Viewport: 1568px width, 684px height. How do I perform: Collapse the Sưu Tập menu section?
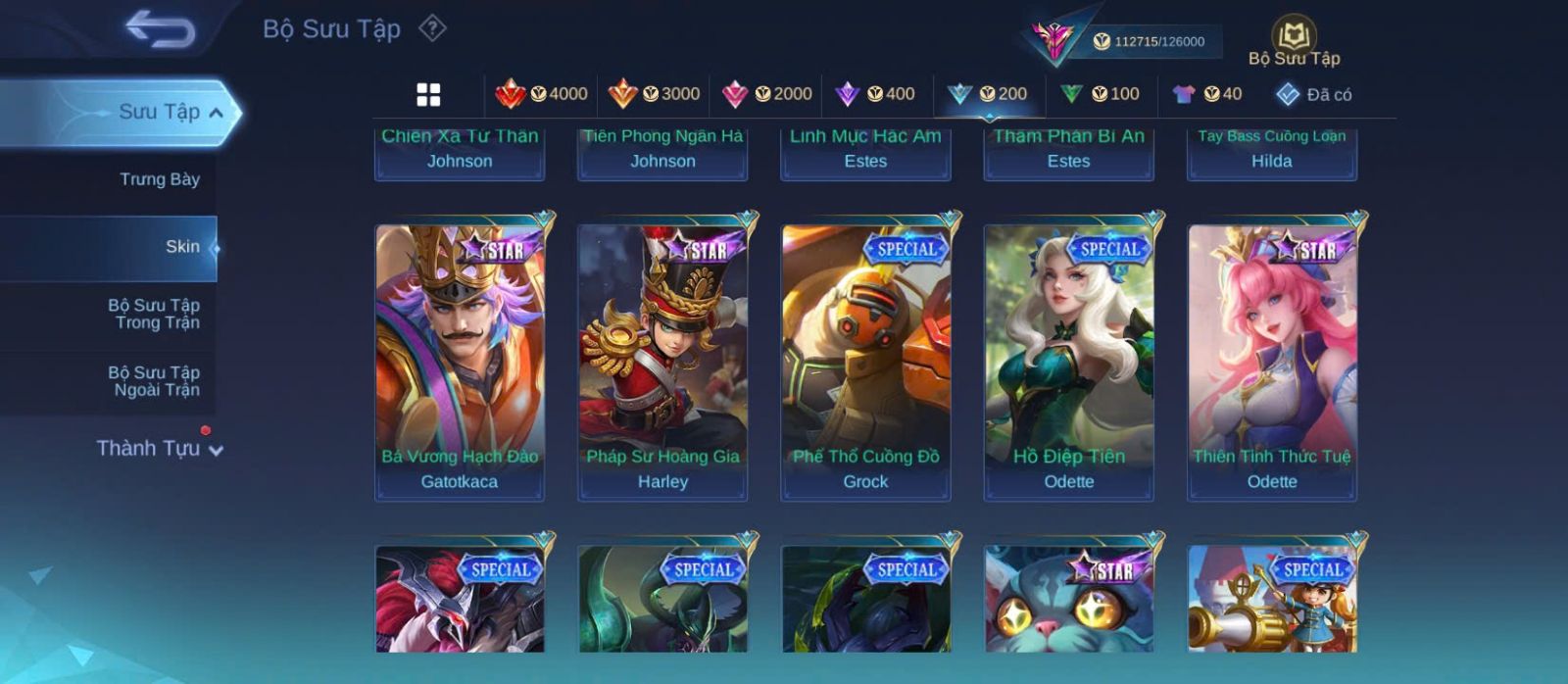[217, 113]
